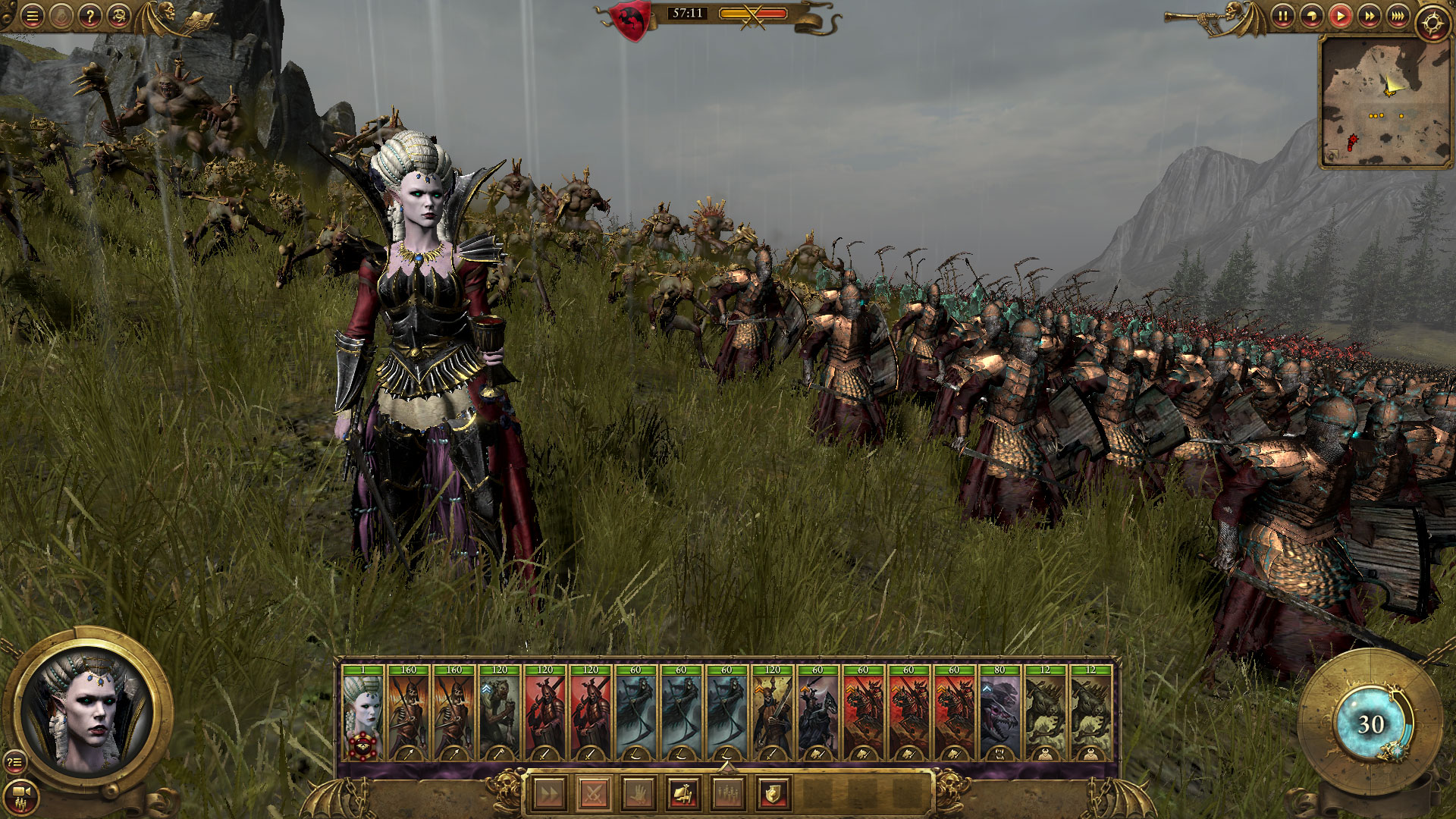
Task: Fast forward the battle speed
Action: coord(1370,17)
